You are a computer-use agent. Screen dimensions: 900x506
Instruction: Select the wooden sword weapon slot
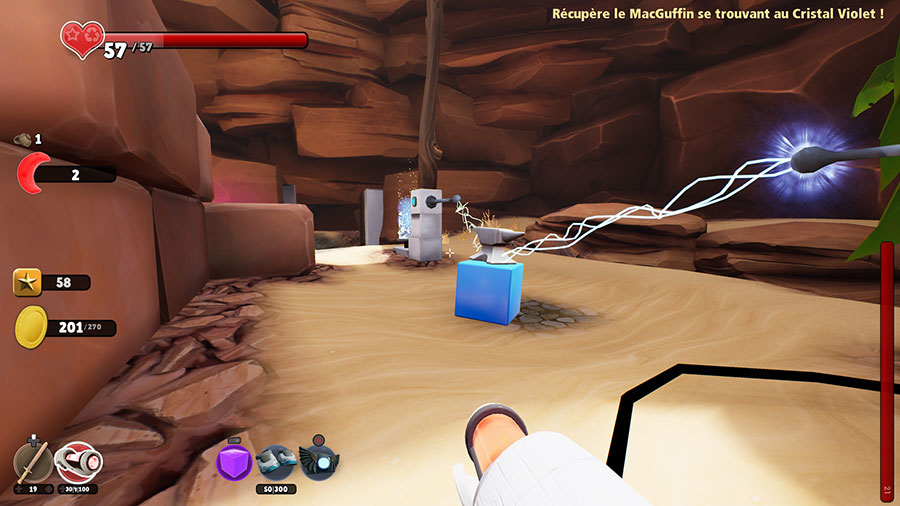coord(32,463)
